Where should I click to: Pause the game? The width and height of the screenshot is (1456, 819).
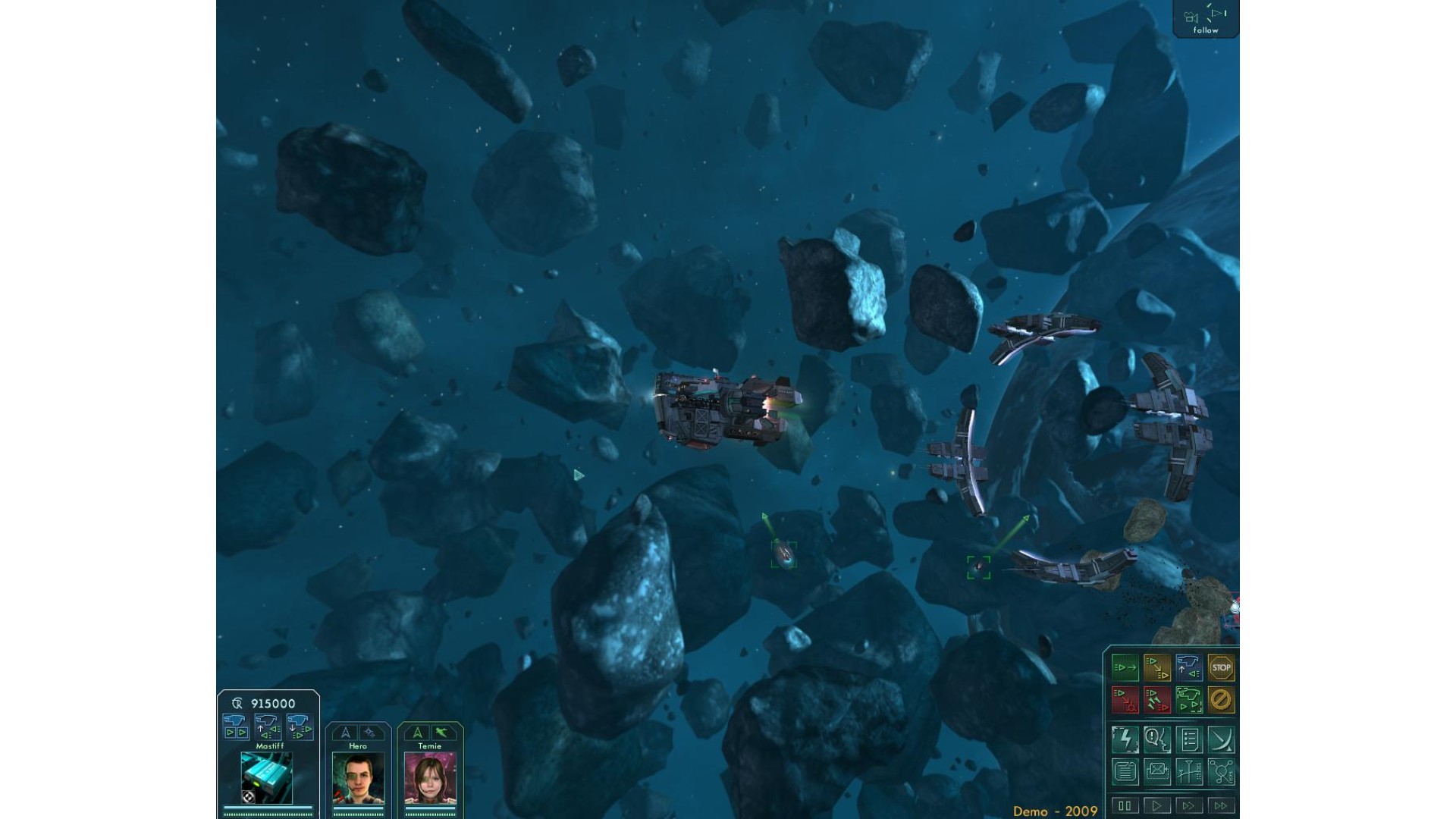tap(1125, 805)
